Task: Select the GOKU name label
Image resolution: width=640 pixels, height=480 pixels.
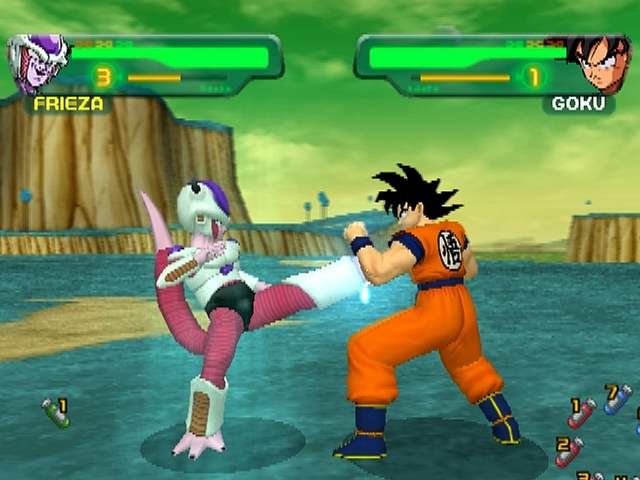Action: pos(578,103)
